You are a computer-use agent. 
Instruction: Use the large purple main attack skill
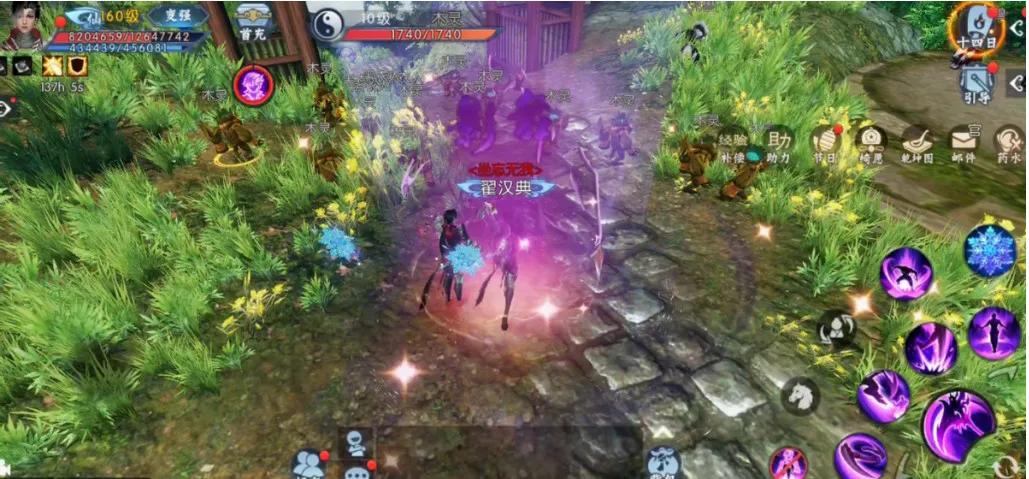[958, 425]
